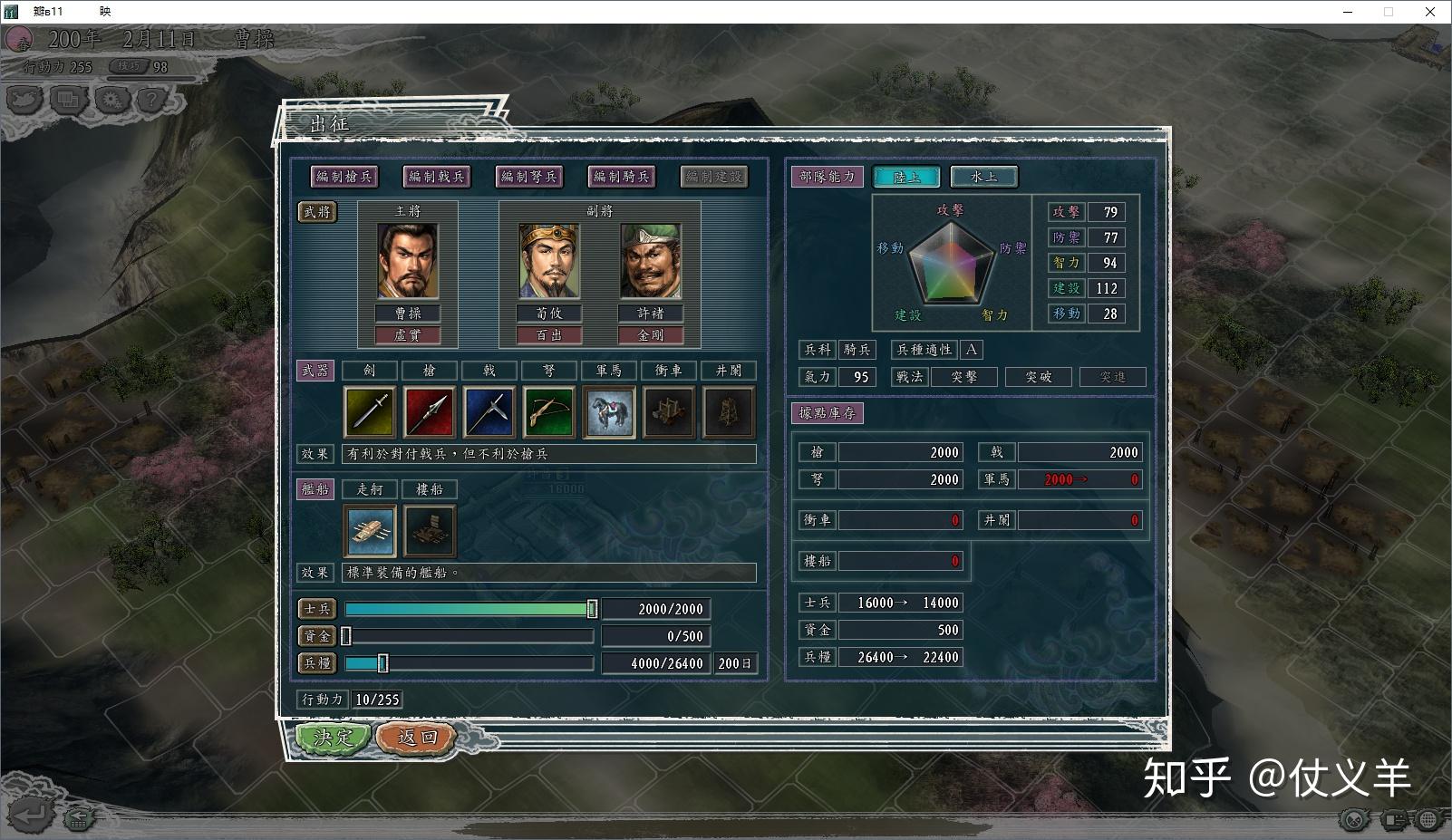Image resolution: width=1452 pixels, height=840 pixels.
Task: Choose 編制槍兵 spear unit formation
Action: pyautogui.click(x=344, y=177)
